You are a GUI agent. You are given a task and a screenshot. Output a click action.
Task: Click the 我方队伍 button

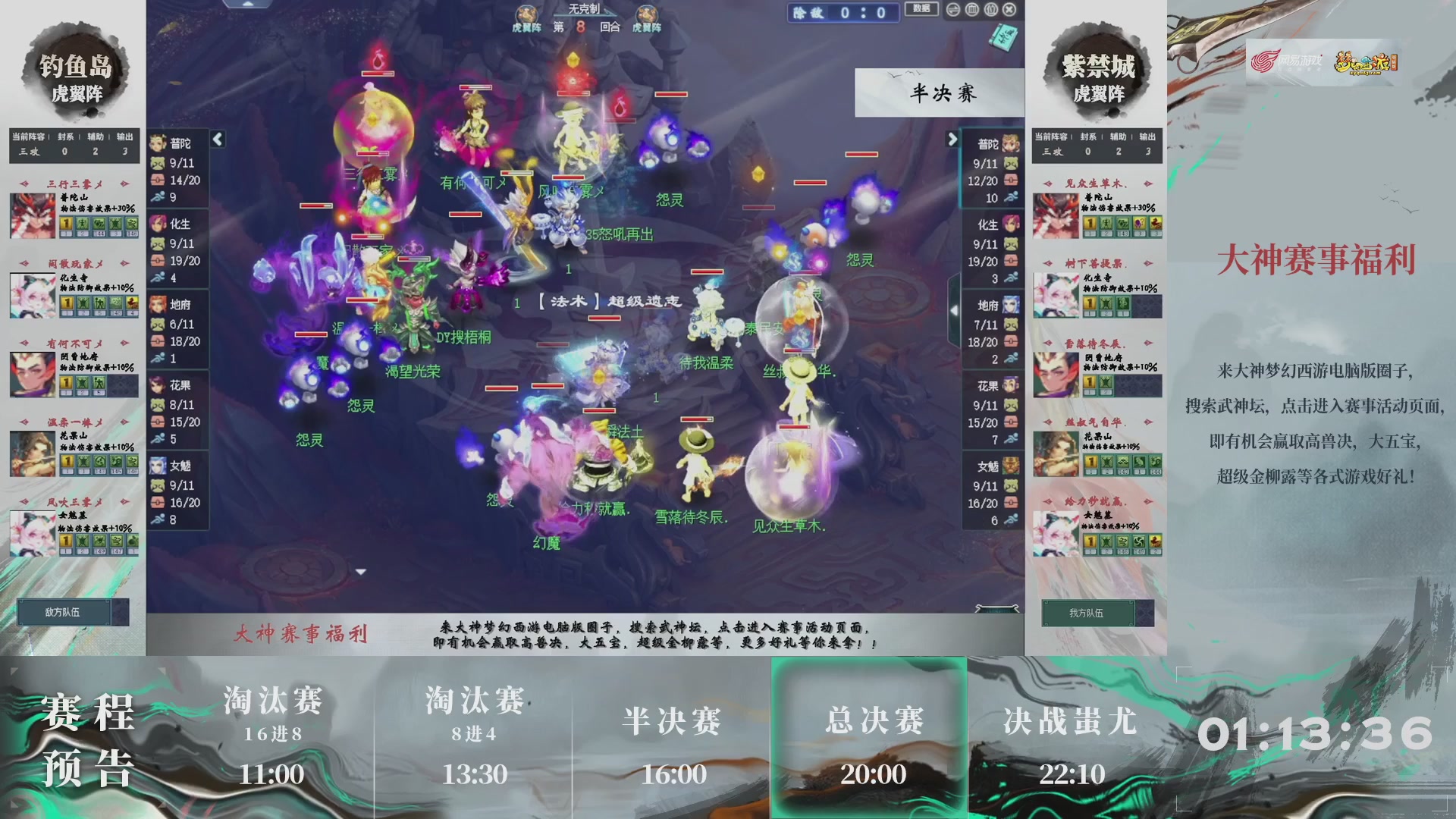(1088, 613)
